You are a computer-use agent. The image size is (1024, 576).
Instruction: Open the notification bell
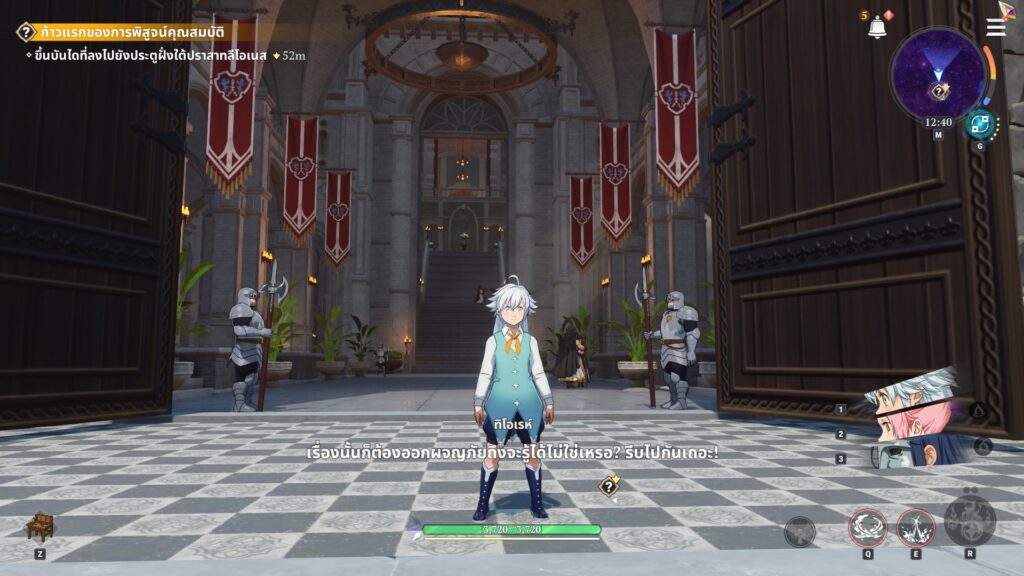tap(877, 27)
